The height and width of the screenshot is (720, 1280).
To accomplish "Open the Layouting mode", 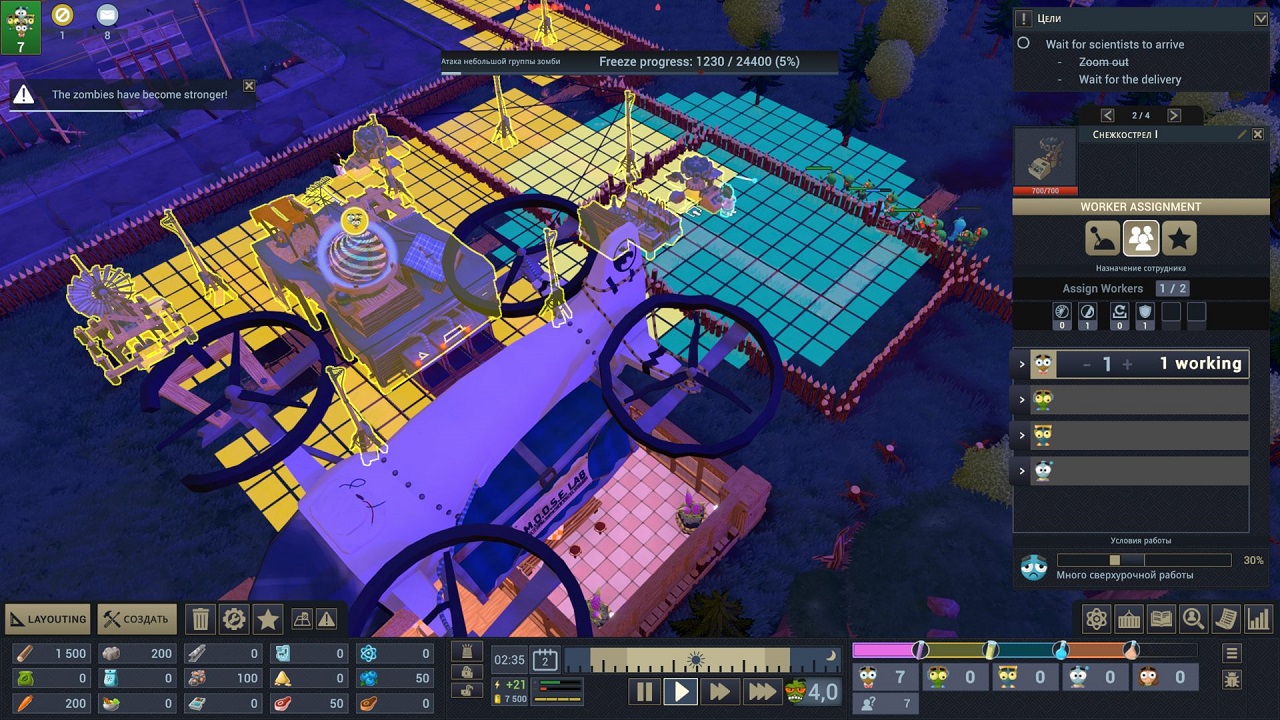I will 48,619.
